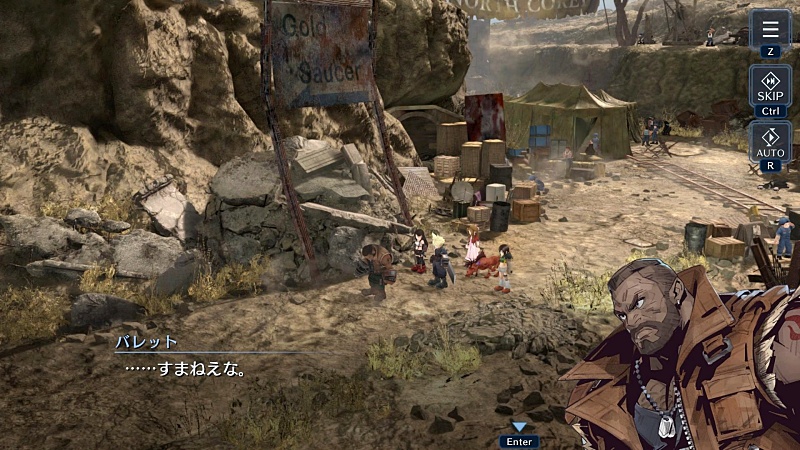
Task: Advance dialogue with the blue arrow
Action: (519, 427)
